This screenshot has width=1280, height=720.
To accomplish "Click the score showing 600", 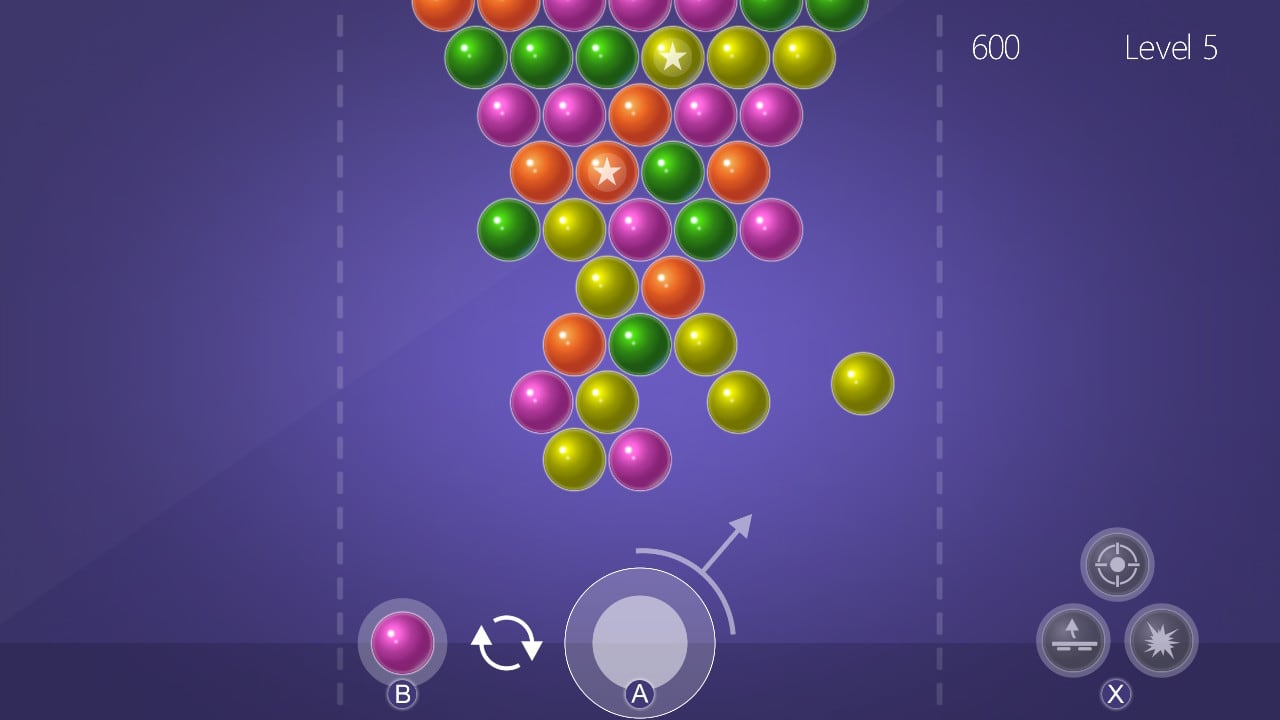I will click(996, 48).
